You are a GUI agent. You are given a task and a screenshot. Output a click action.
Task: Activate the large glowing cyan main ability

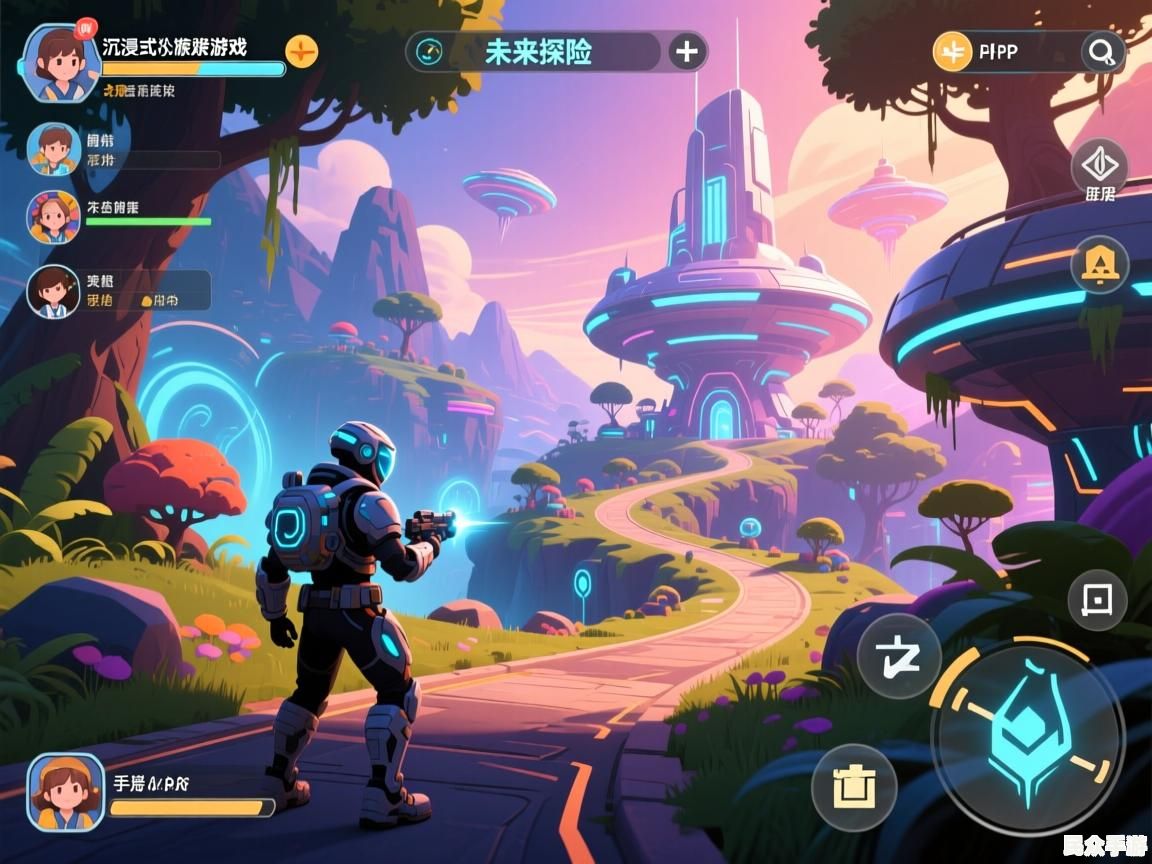tap(1027, 736)
